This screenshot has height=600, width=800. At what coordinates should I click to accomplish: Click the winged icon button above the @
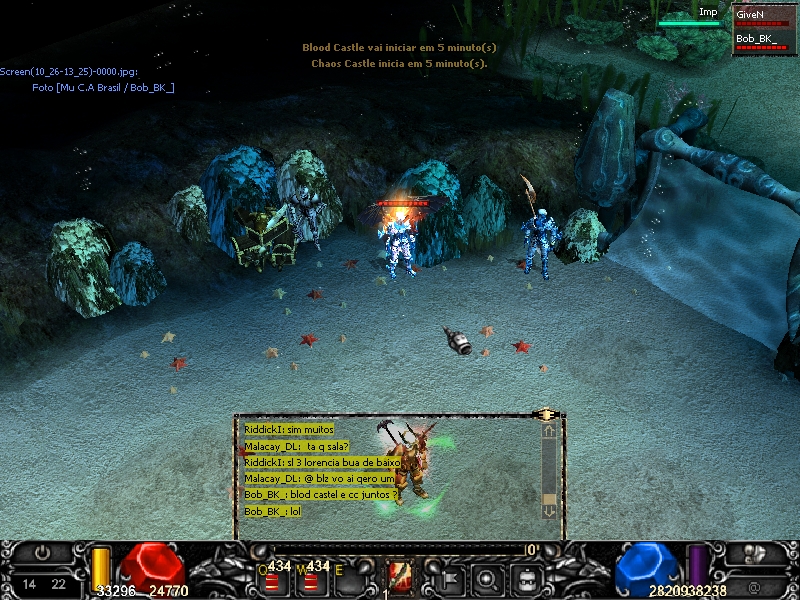pyautogui.click(x=755, y=553)
